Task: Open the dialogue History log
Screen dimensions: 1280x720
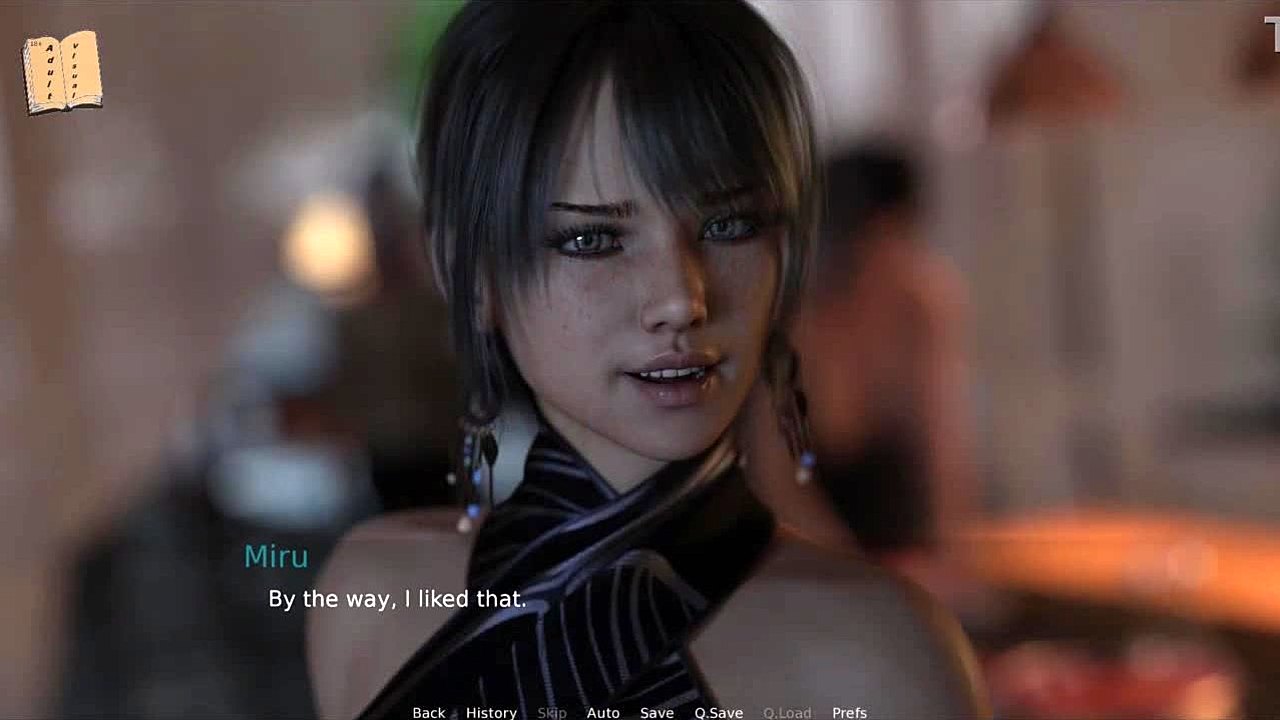Action: [491, 712]
